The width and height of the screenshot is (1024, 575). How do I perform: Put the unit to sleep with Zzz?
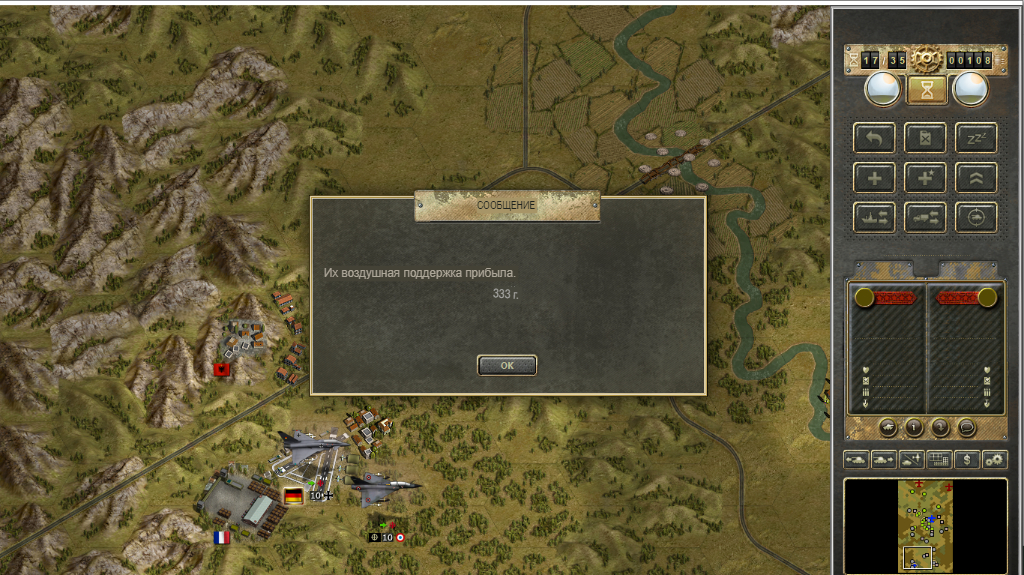point(976,137)
